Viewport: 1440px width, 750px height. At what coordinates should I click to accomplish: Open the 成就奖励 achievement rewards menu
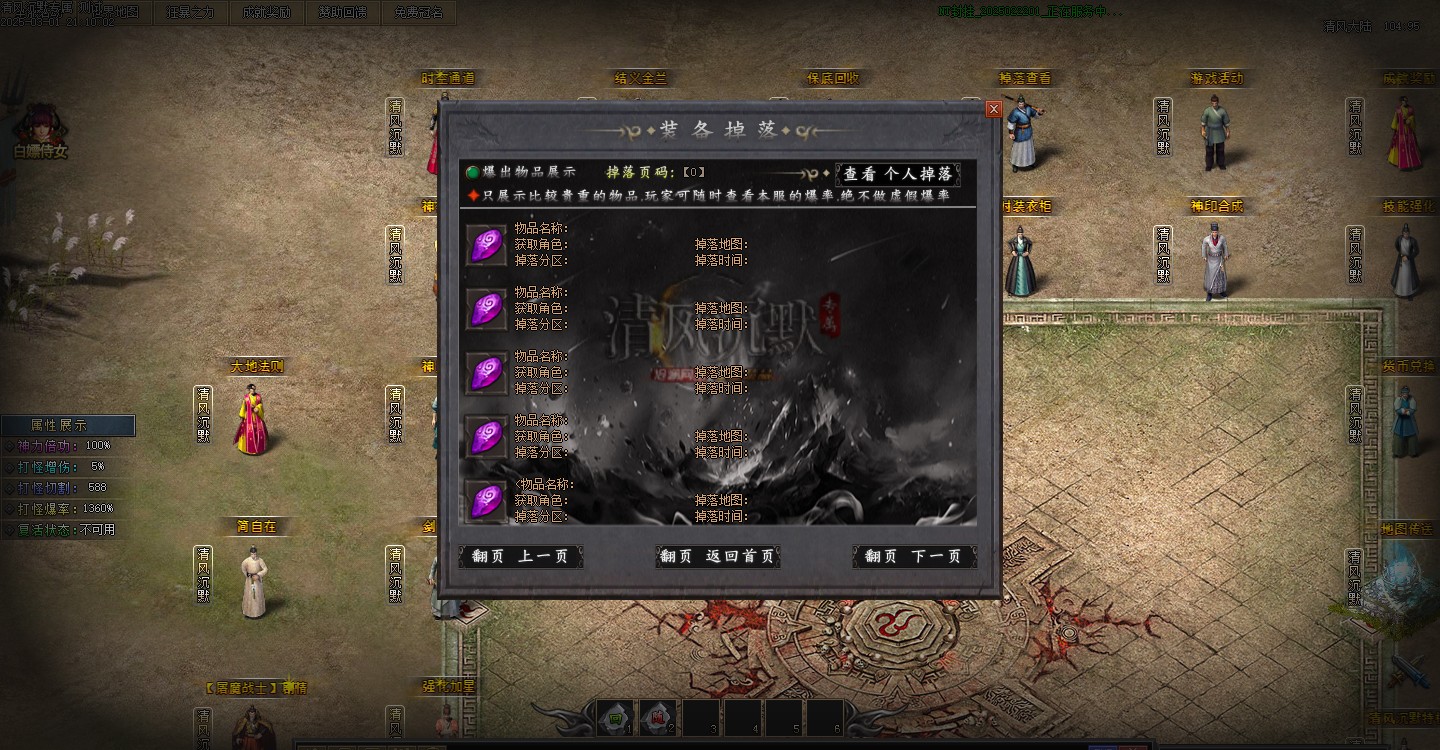(267, 12)
